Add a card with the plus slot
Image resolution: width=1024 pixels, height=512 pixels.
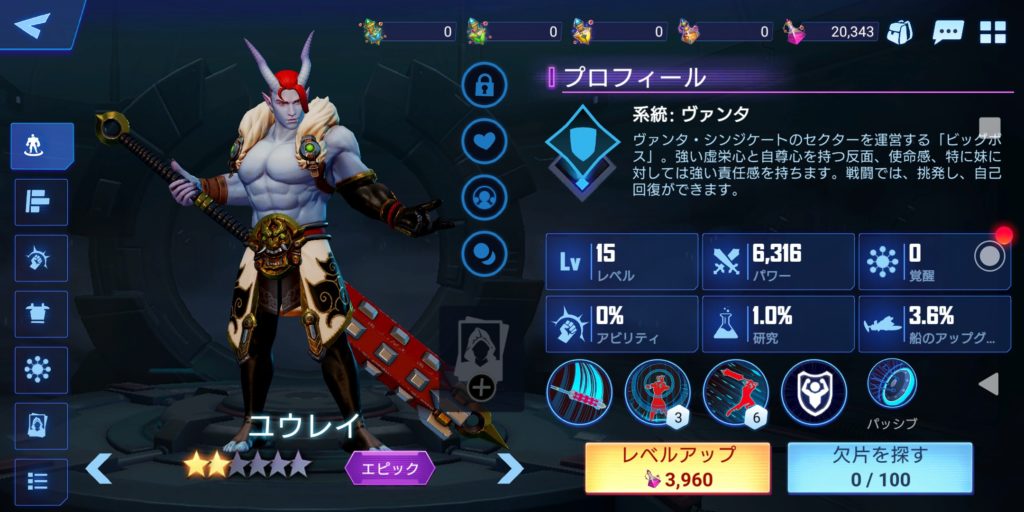481,386
